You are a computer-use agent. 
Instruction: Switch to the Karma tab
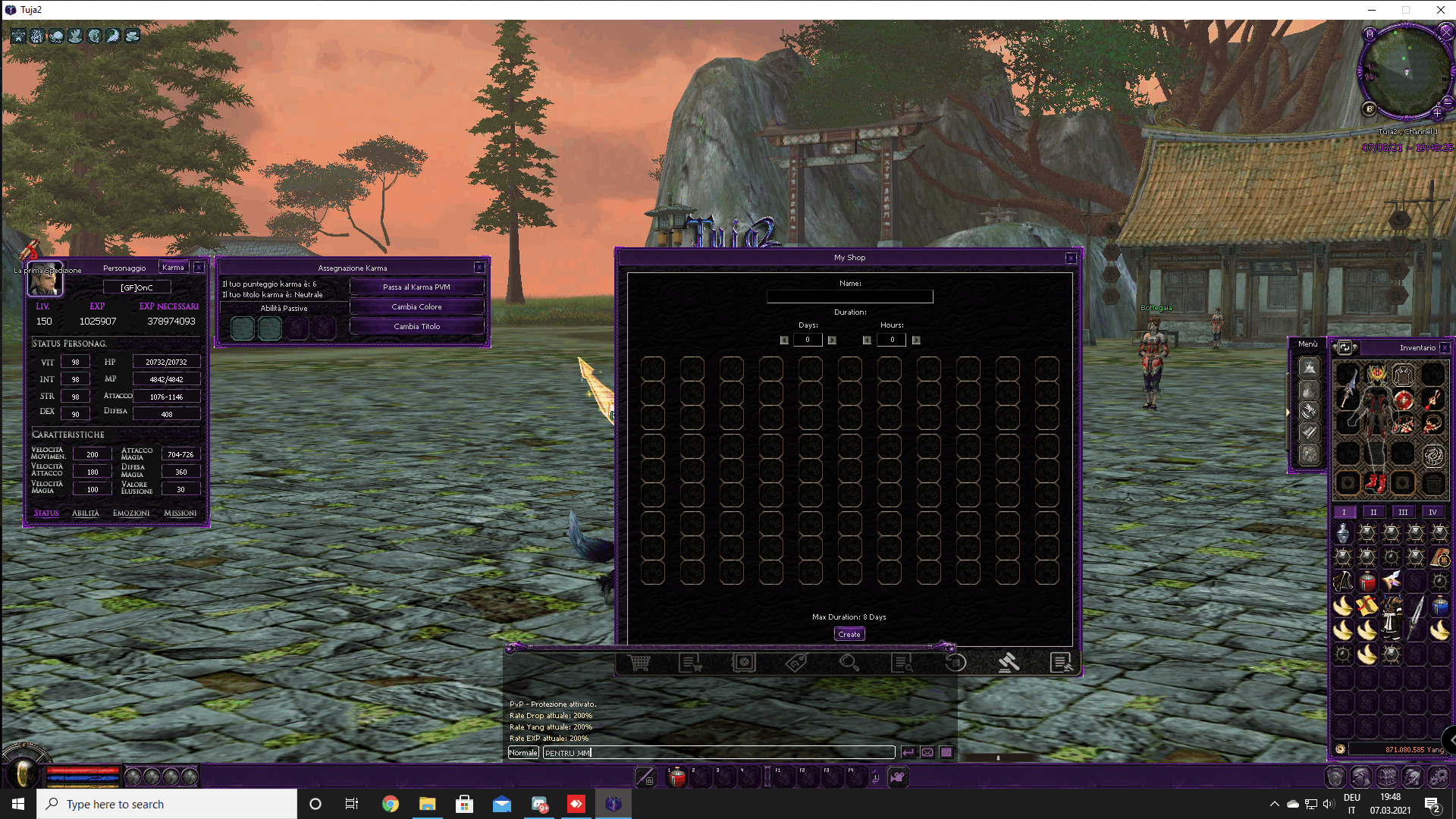[x=173, y=267]
